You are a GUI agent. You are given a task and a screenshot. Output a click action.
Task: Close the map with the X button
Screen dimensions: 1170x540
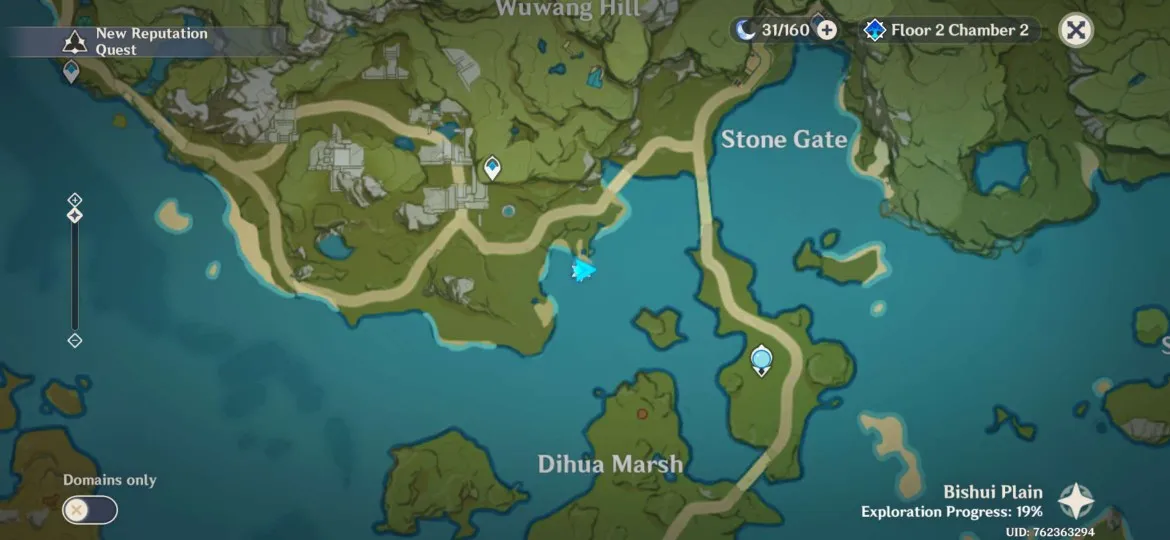tap(1076, 30)
